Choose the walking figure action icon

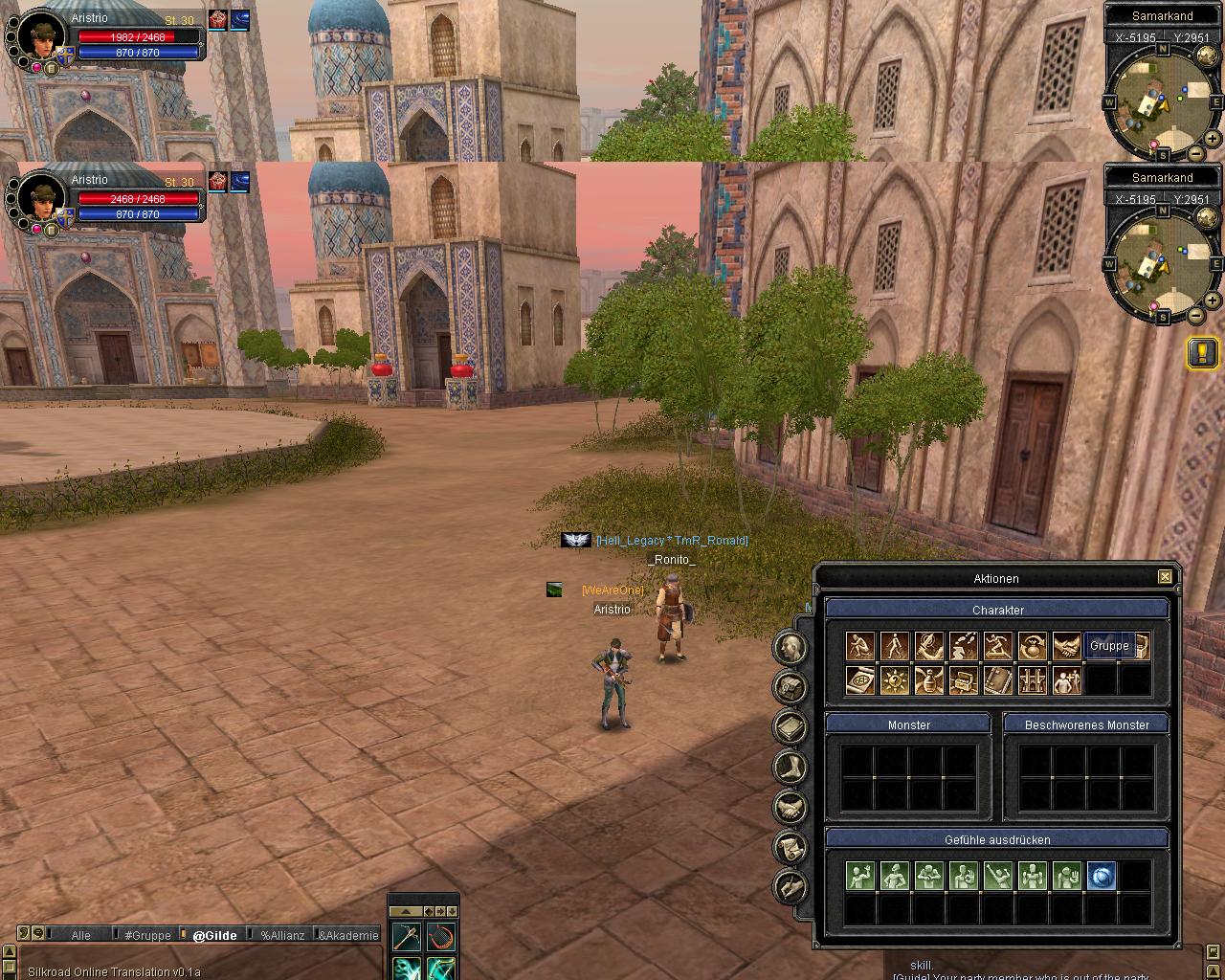pos(895,647)
